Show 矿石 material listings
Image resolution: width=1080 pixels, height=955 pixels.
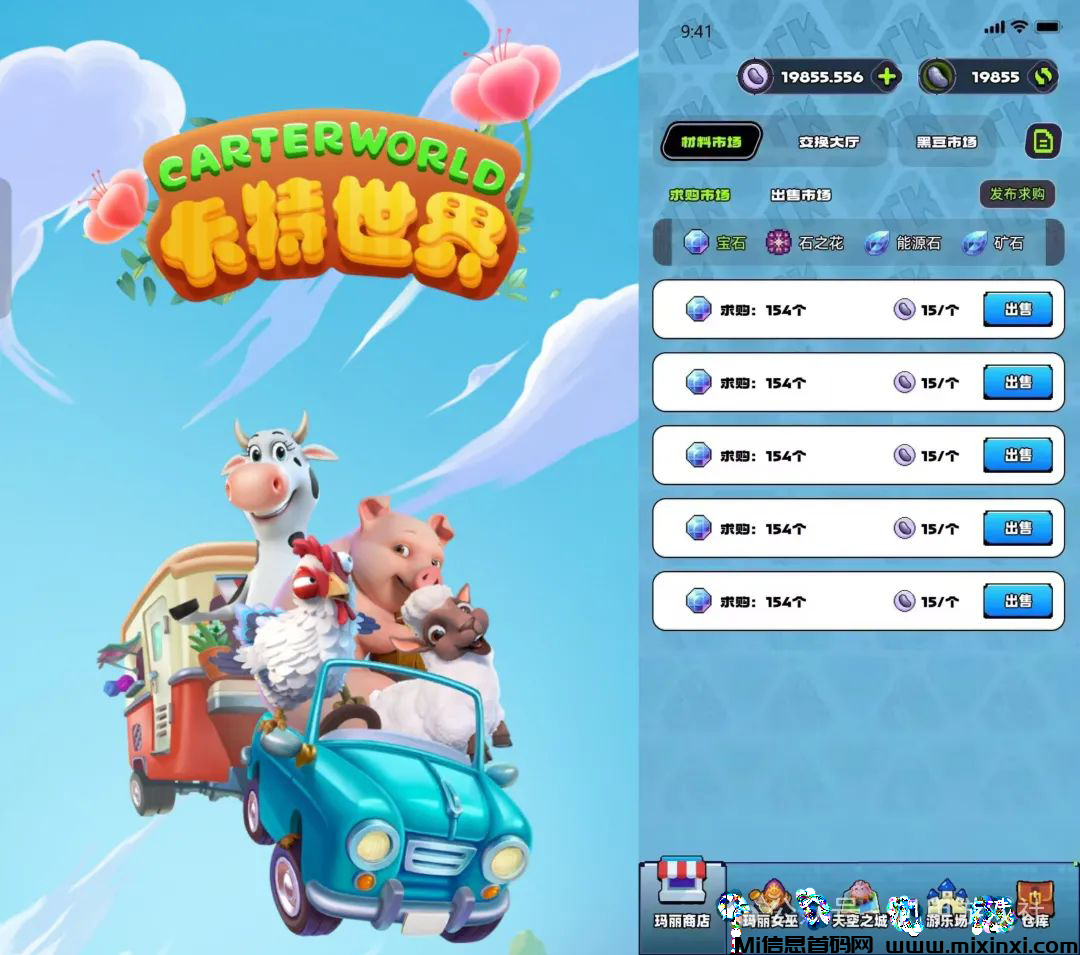pyautogui.click(x=993, y=243)
